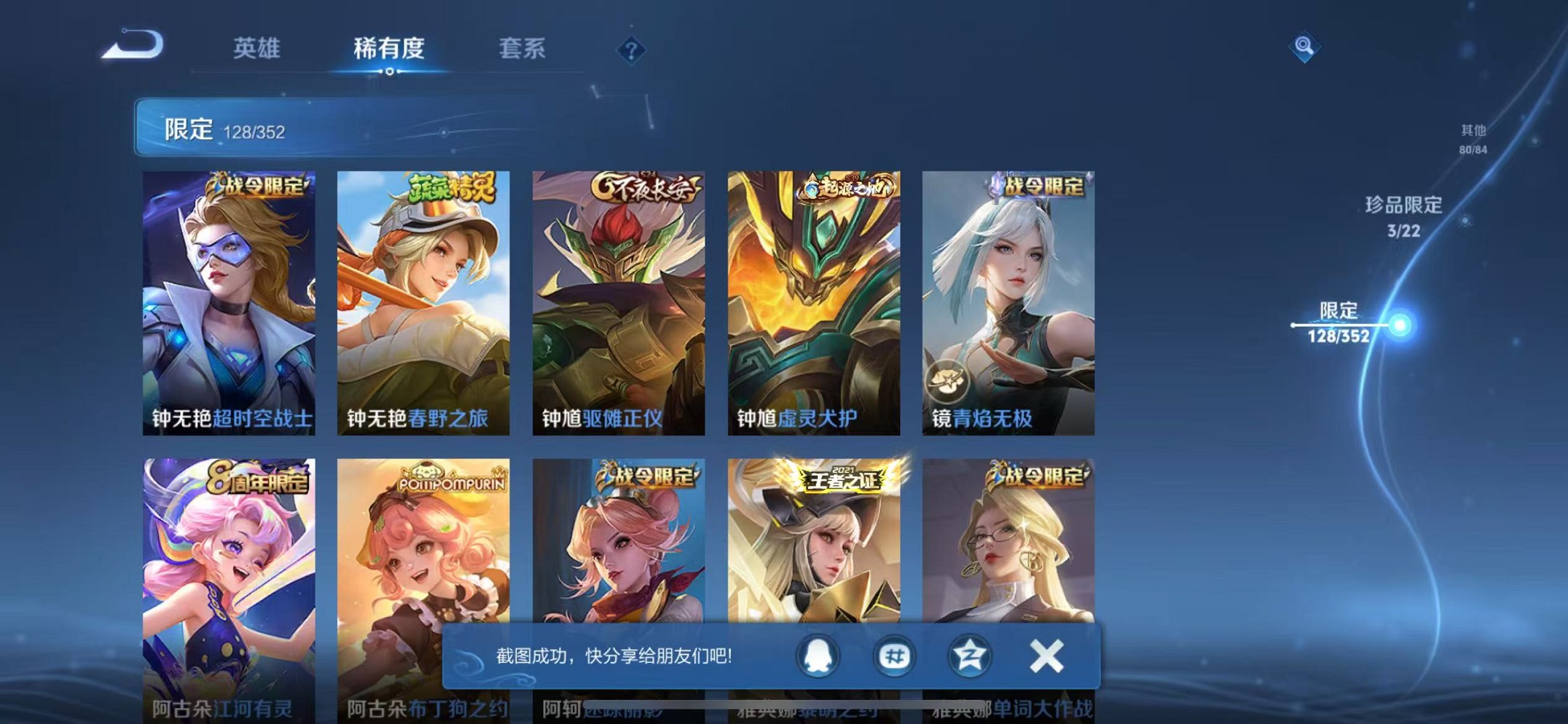Select the 稀有度 tab
This screenshot has height=724, width=1568.
click(389, 50)
